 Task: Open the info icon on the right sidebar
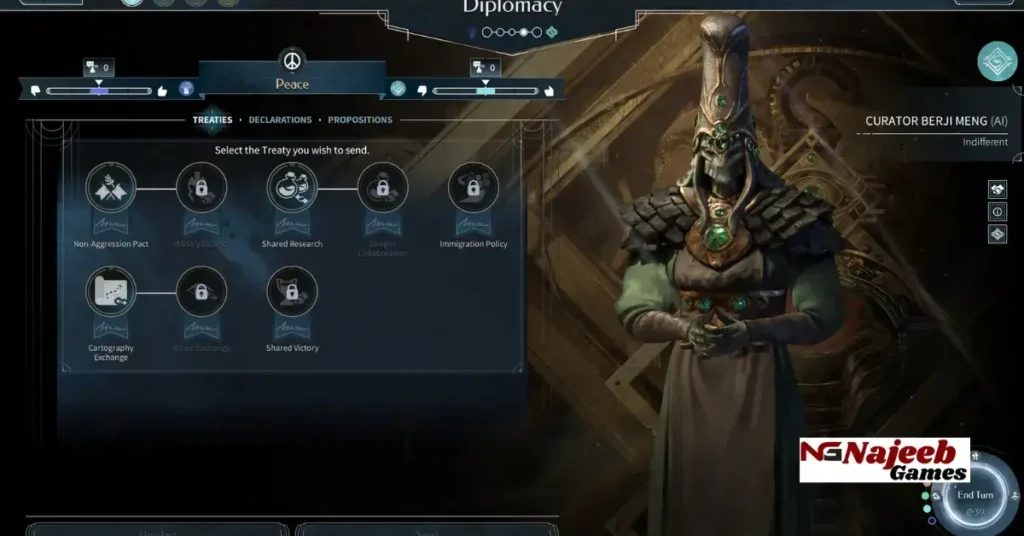tap(997, 212)
